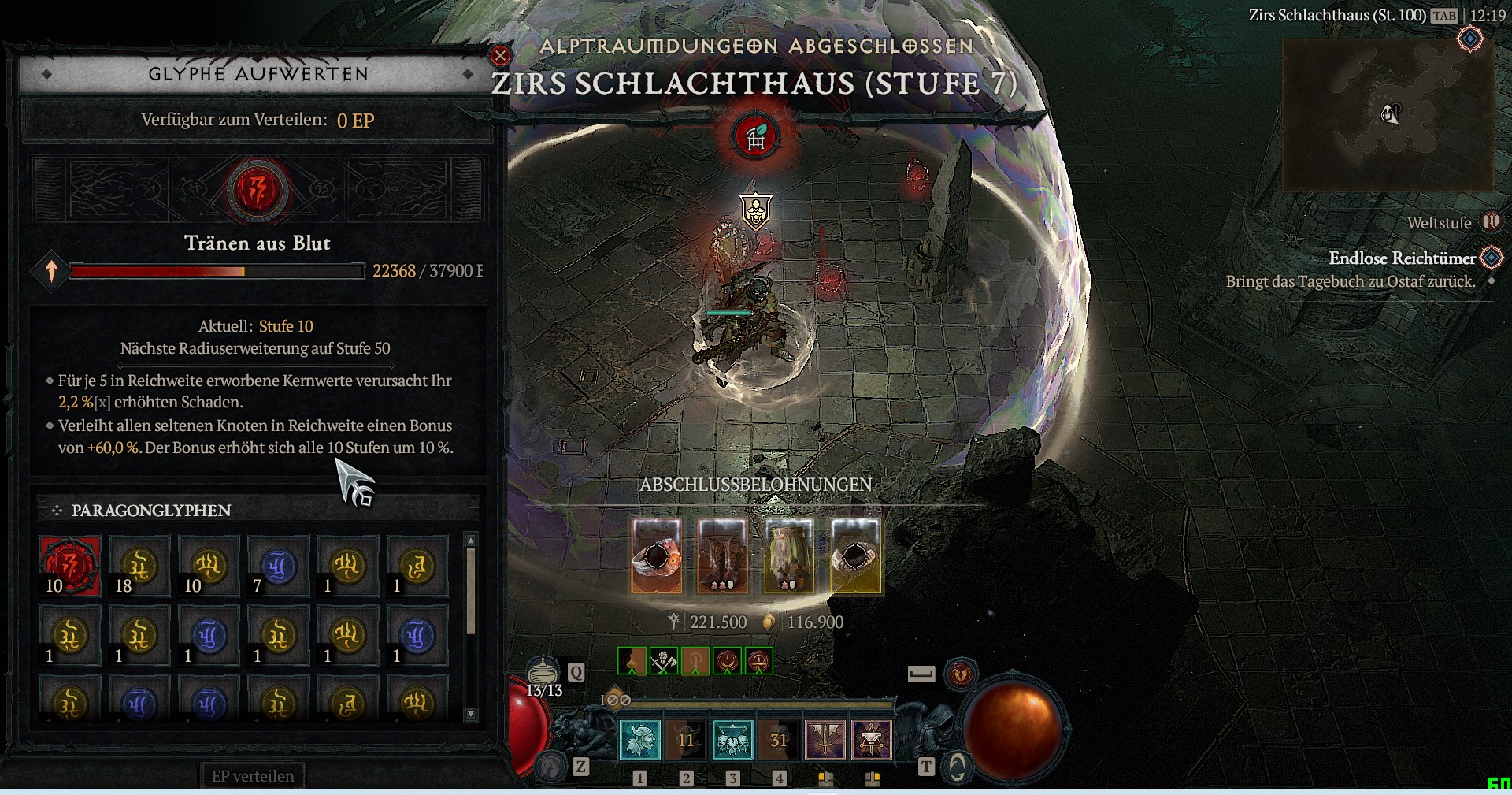The width and height of the screenshot is (1512, 795).
Task: Choose the level 18 yellow glyph
Action: coord(139,567)
